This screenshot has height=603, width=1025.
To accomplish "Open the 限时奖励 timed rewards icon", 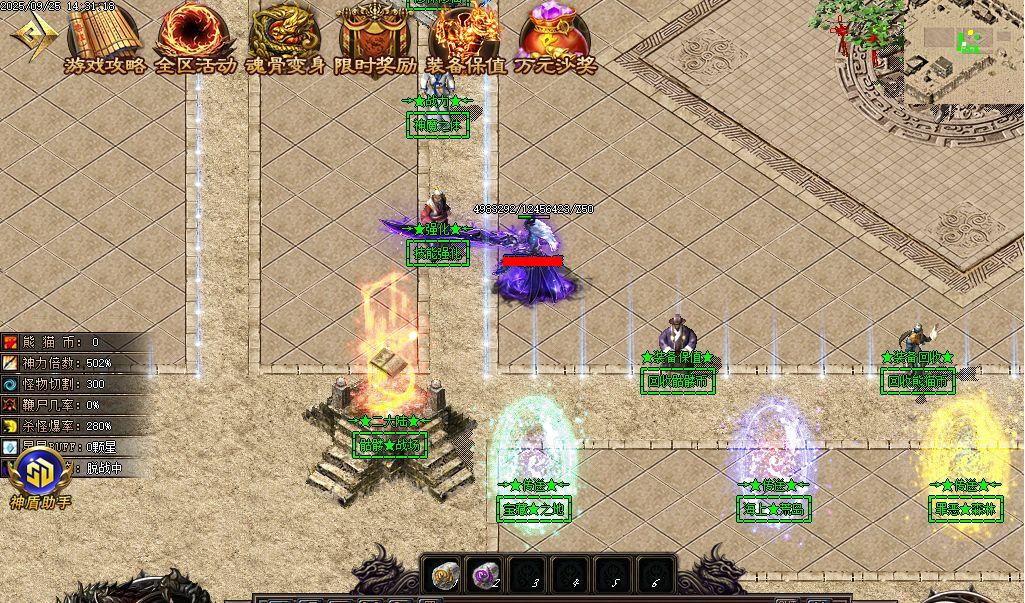I will point(375,38).
